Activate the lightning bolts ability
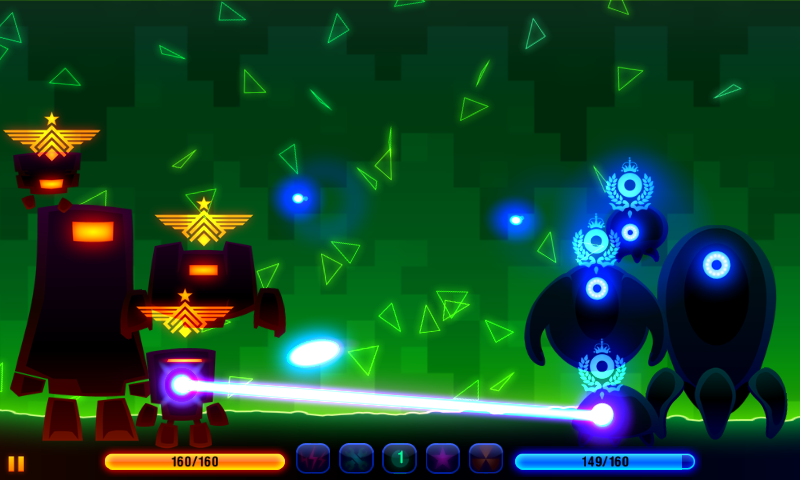Image resolution: width=800 pixels, height=480 pixels. 313,459
